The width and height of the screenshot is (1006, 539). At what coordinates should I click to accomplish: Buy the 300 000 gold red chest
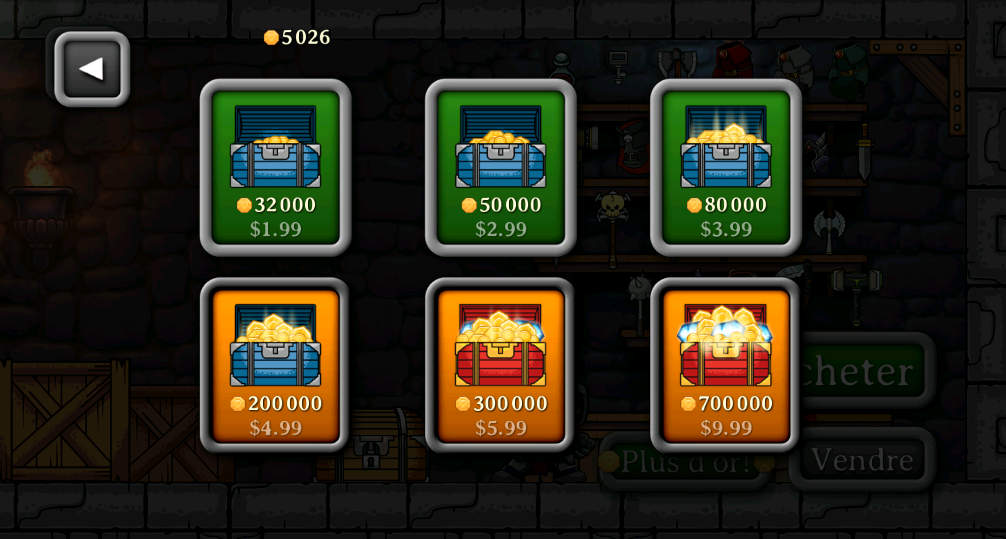coord(500,366)
